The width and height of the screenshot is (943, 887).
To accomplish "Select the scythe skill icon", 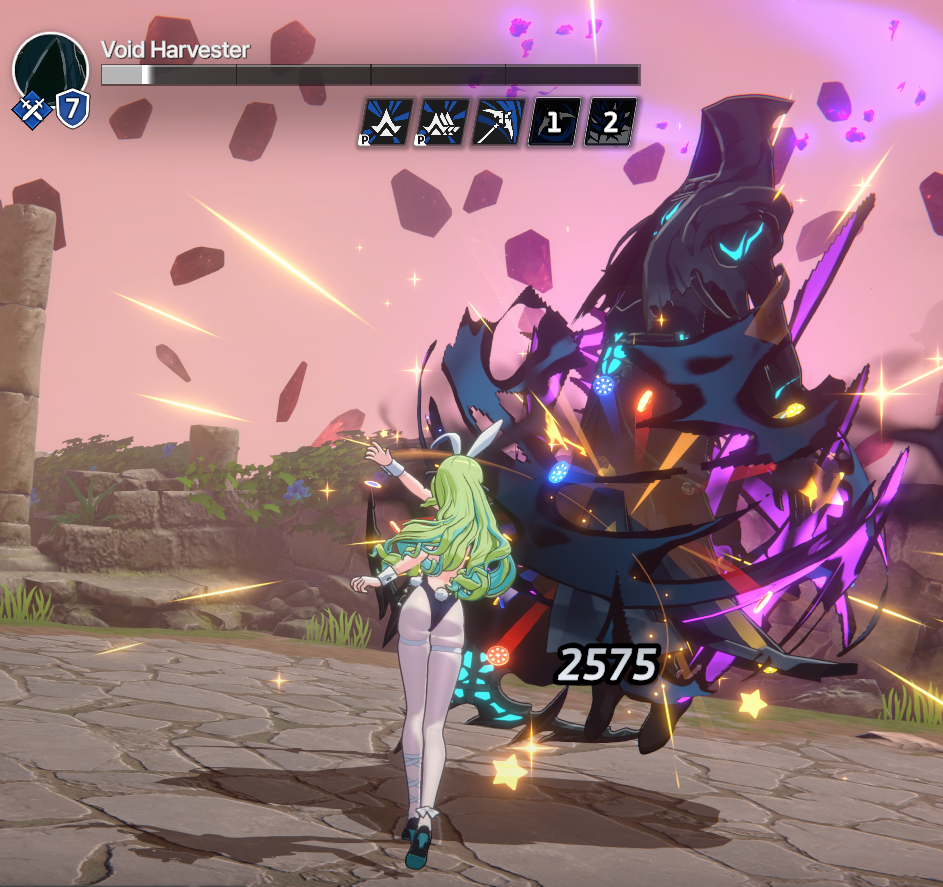I will click(497, 124).
